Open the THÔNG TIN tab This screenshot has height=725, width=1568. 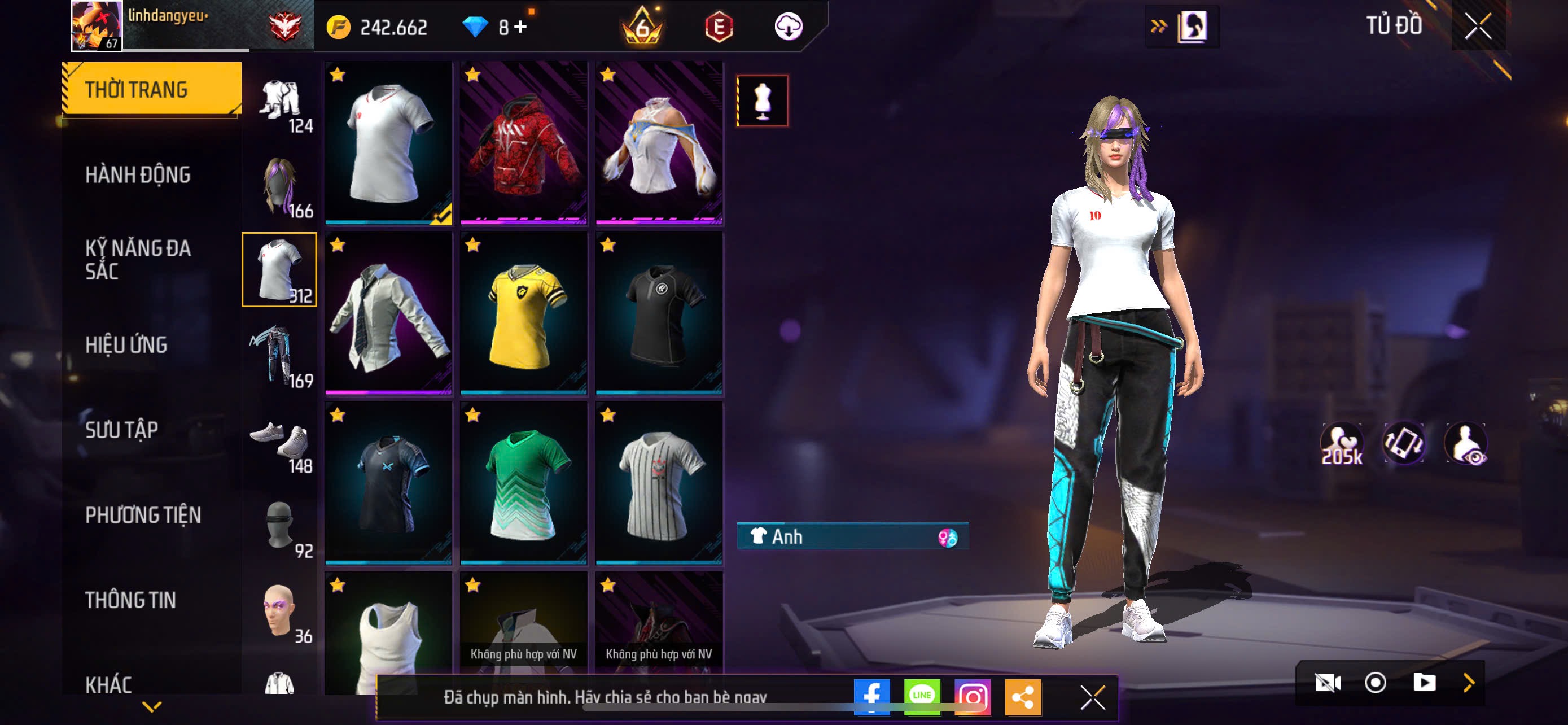pos(130,601)
